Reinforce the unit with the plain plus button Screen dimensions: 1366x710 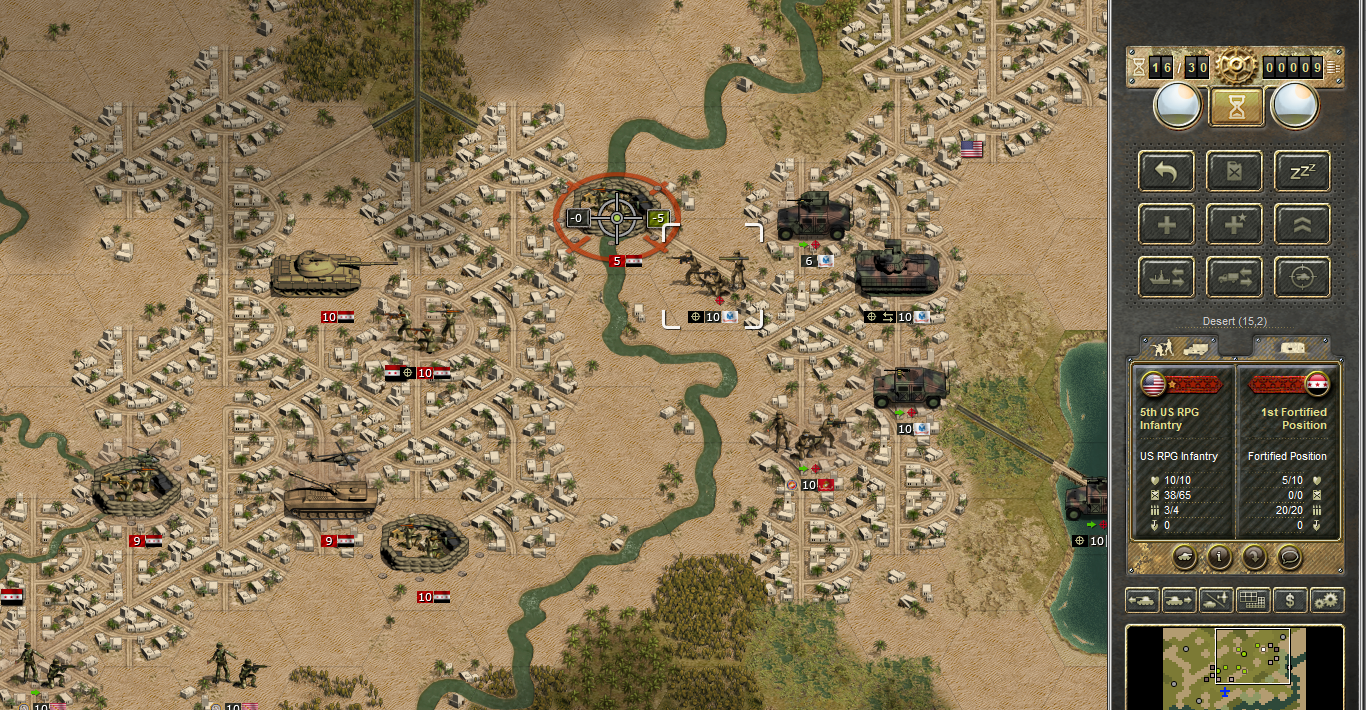(x=1167, y=224)
